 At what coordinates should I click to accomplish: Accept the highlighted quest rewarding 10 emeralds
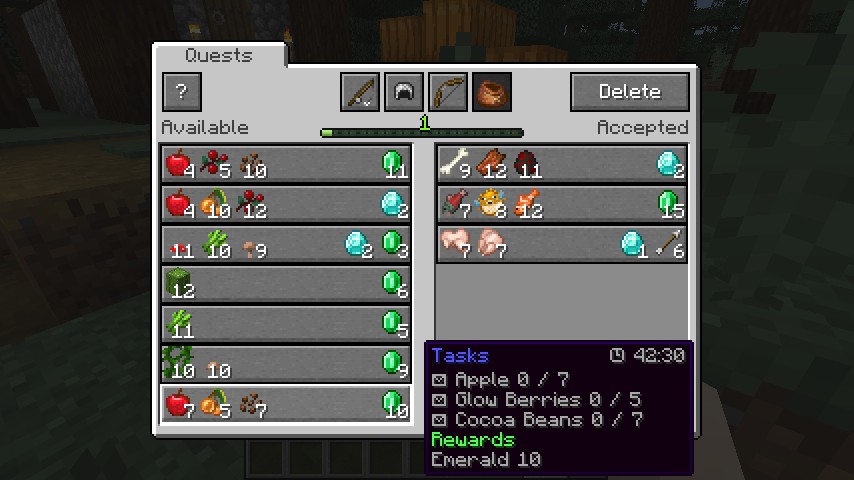coord(285,404)
